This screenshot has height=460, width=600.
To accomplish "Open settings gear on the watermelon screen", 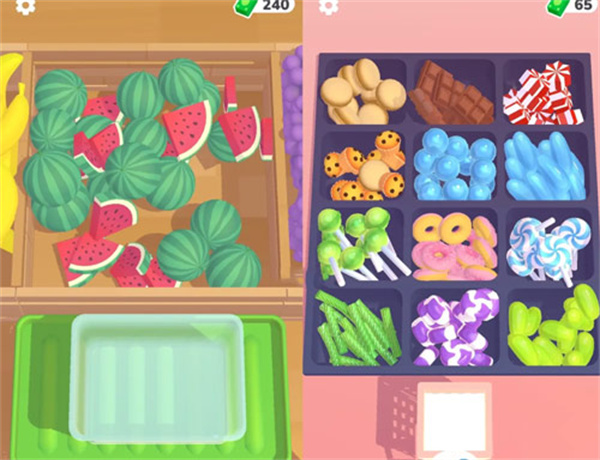I will pyautogui.click(x=26, y=5).
